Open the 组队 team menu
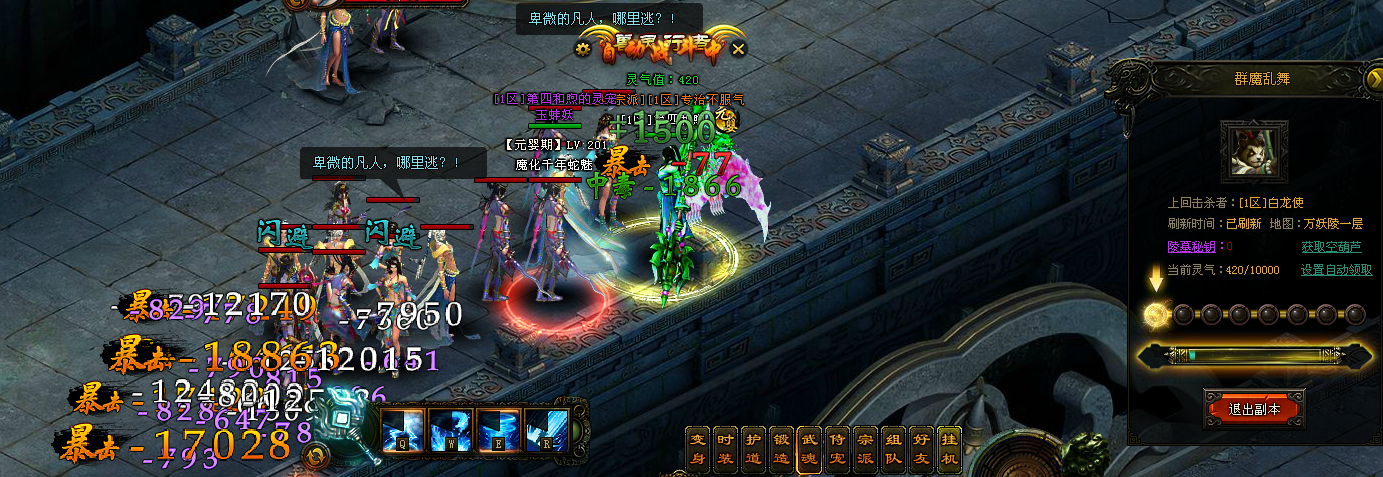The width and height of the screenshot is (1383, 477). (894, 449)
